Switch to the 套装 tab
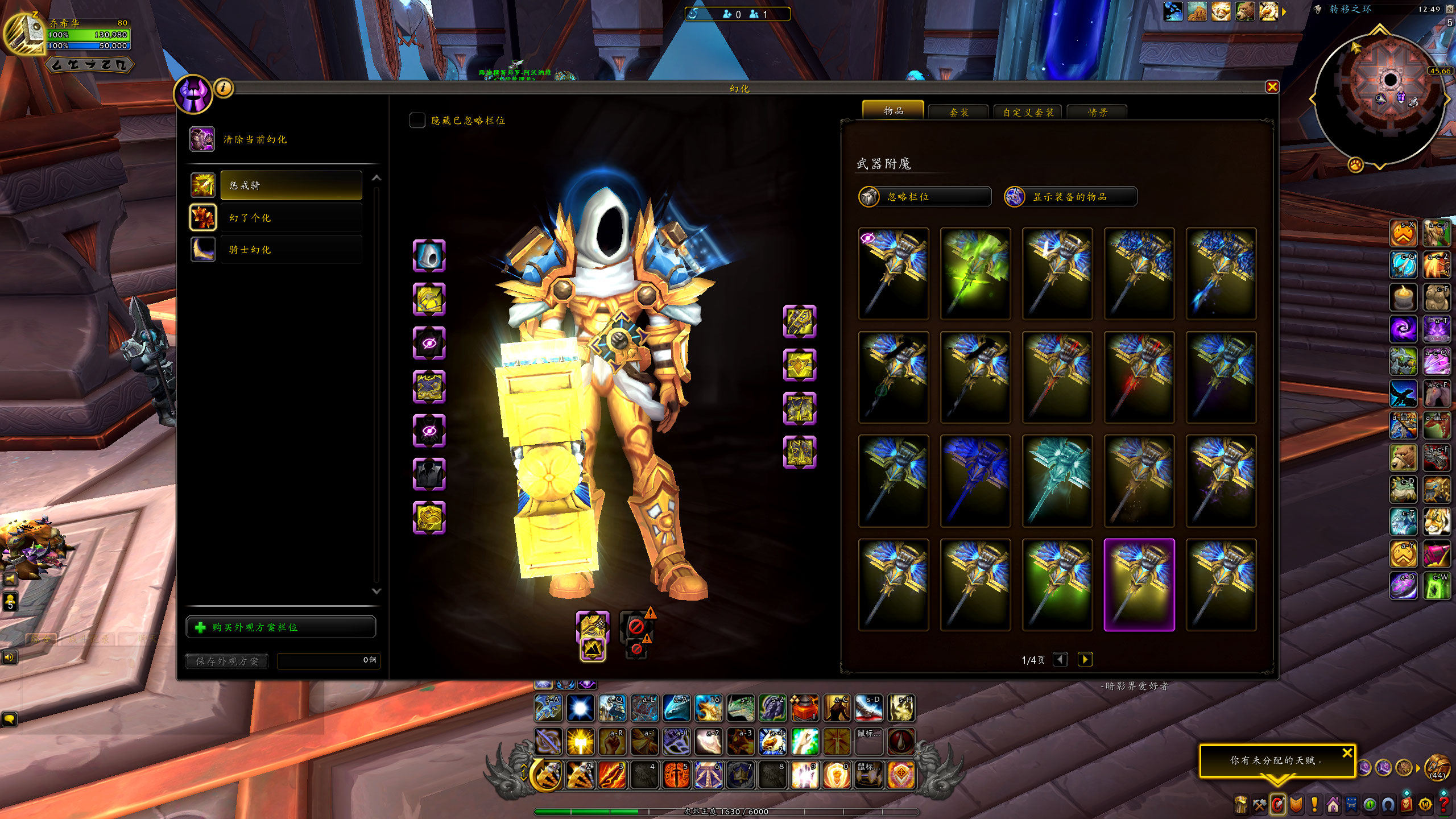This screenshot has width=1456, height=819. tap(959, 112)
